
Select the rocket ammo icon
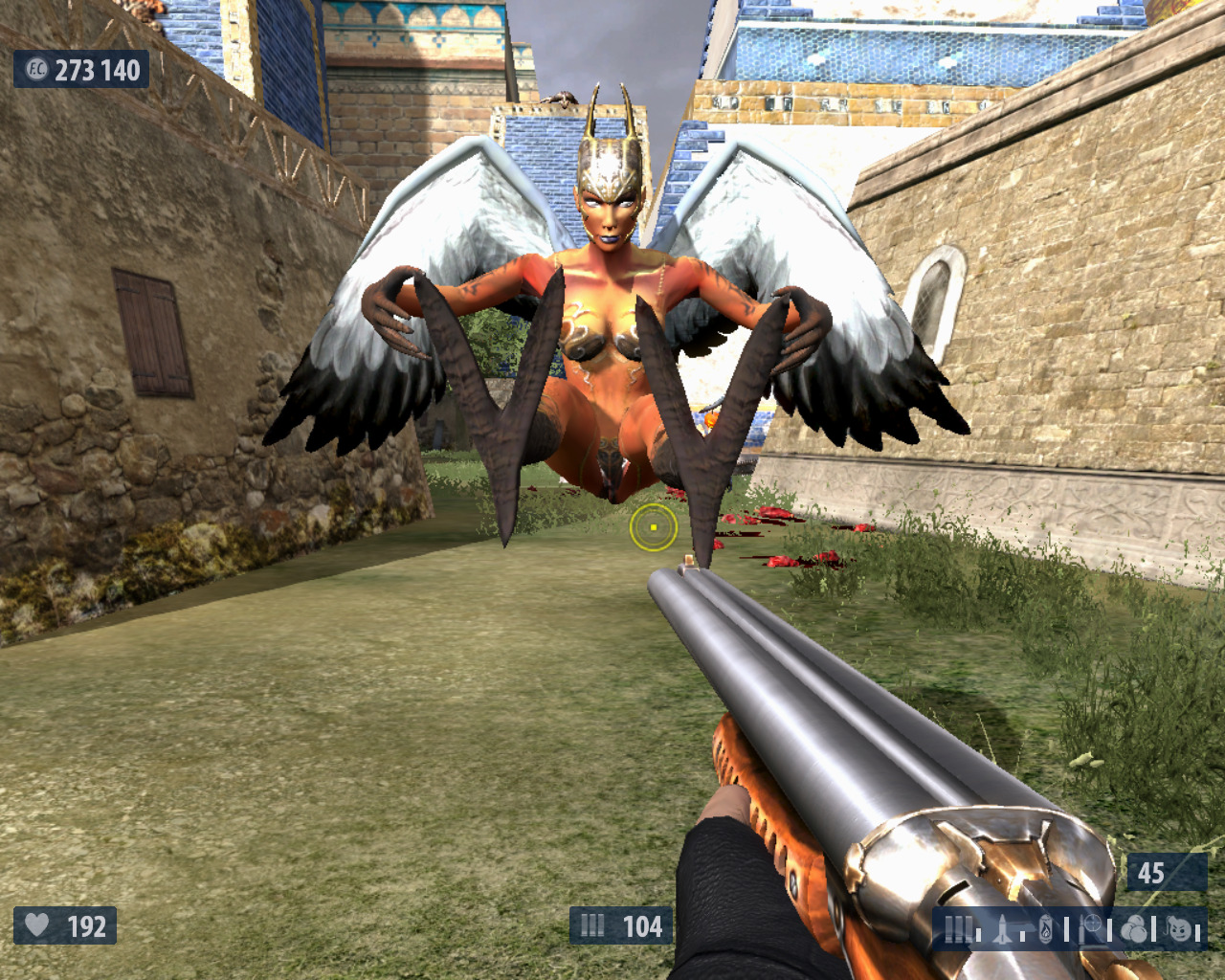coord(1002,928)
